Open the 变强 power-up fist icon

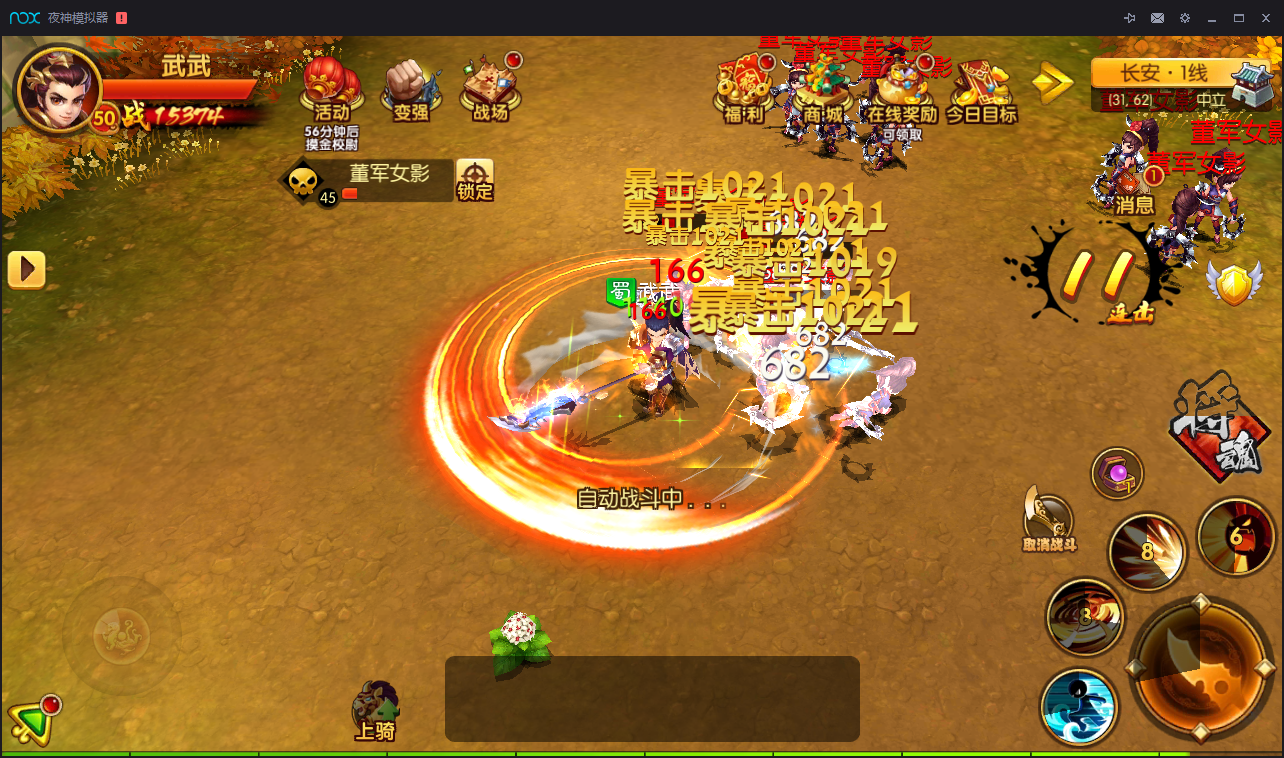411,87
